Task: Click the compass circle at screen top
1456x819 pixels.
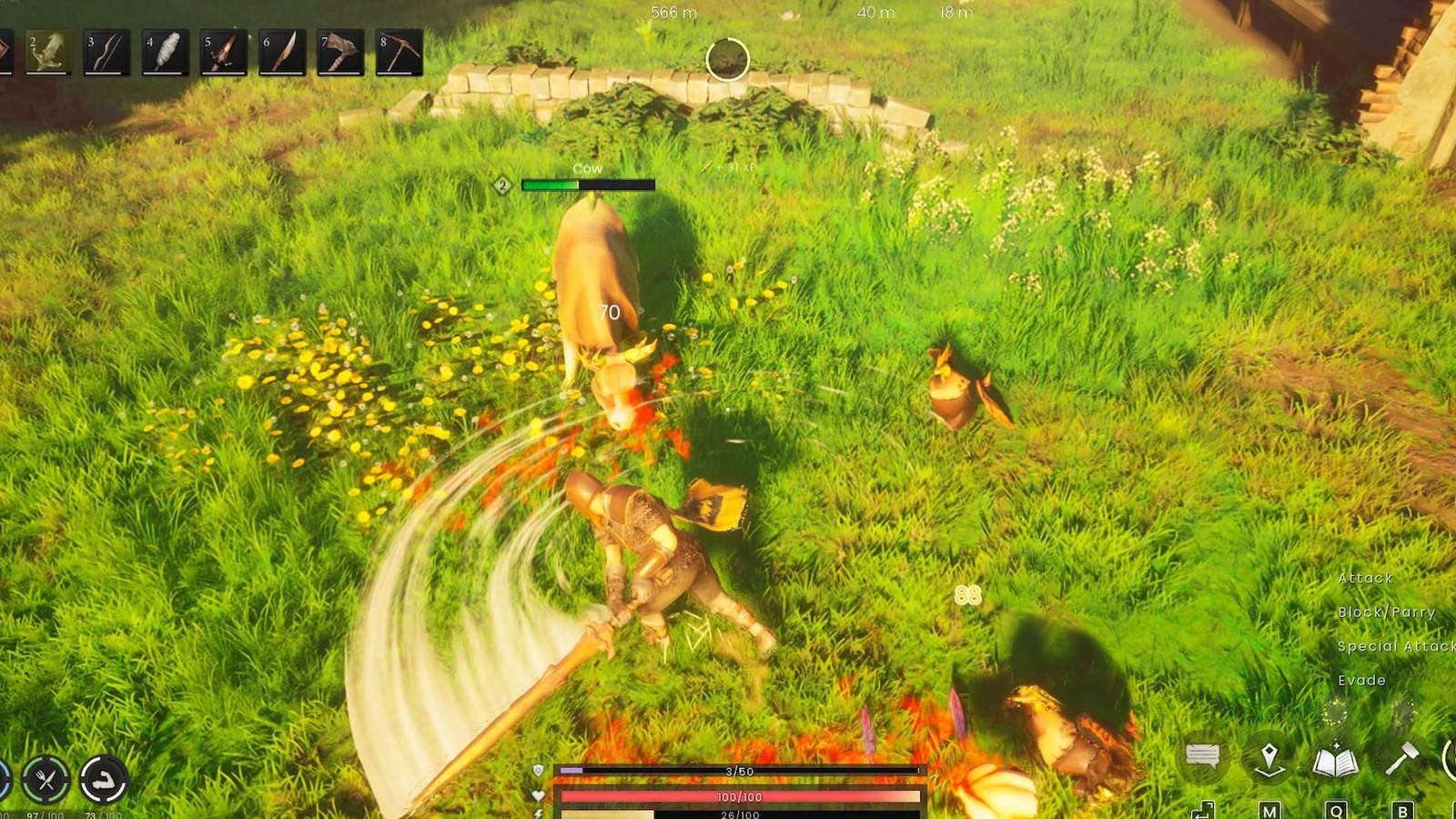Action: (x=726, y=59)
